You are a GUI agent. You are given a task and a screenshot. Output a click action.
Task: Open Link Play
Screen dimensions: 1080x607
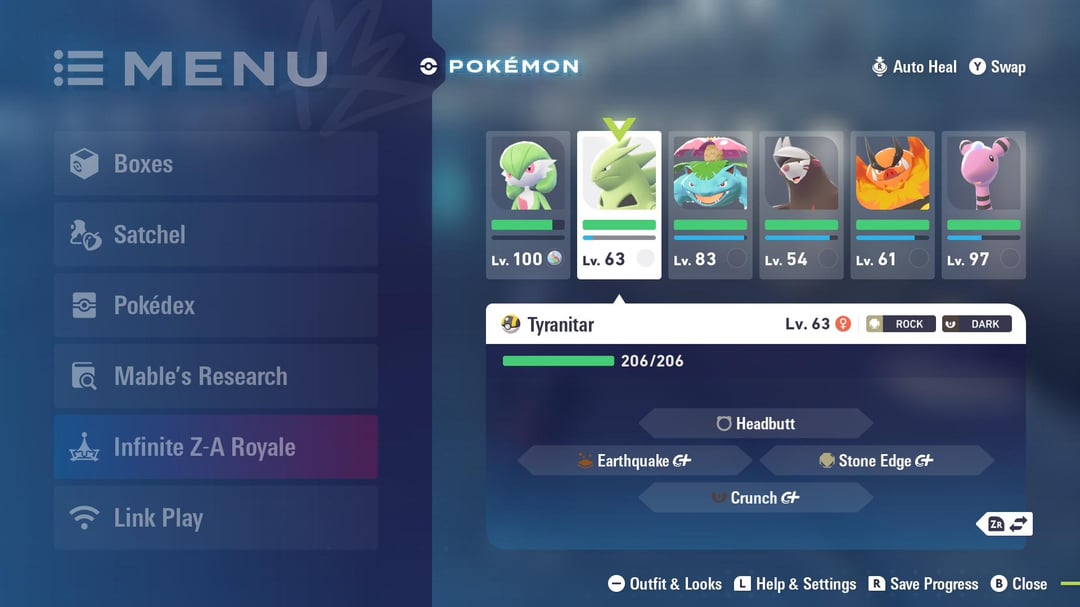pyautogui.click(x=216, y=518)
